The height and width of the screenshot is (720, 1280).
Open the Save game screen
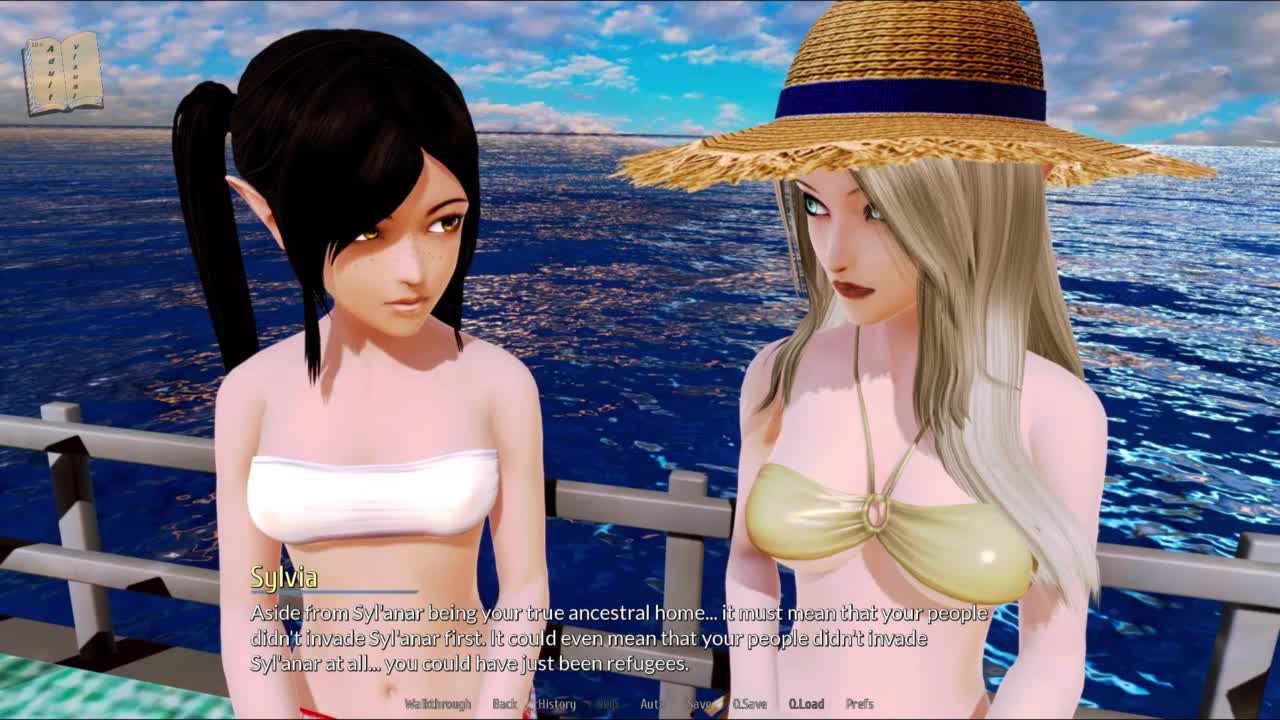[x=699, y=704]
